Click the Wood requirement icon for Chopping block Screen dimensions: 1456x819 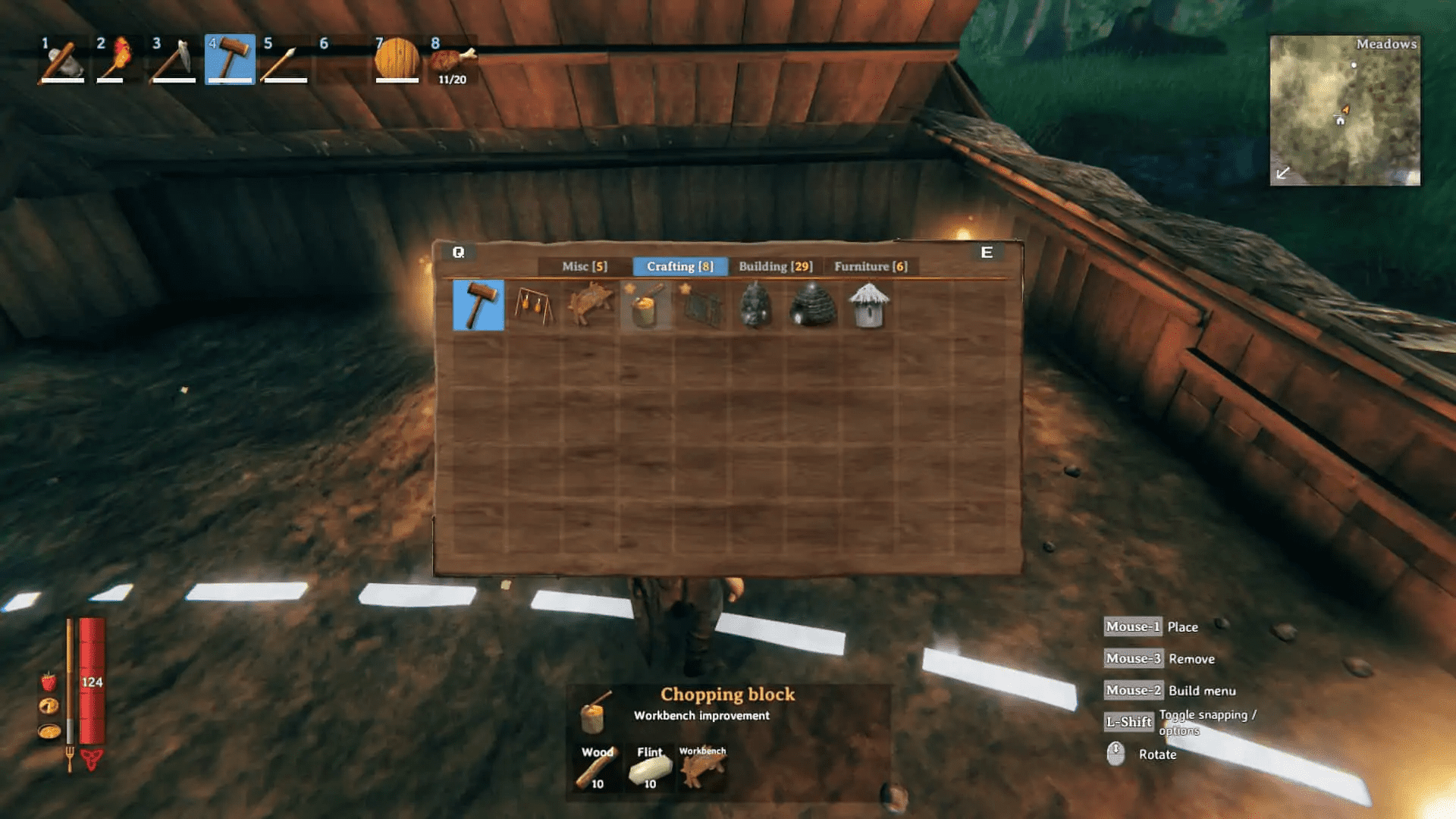(x=596, y=766)
